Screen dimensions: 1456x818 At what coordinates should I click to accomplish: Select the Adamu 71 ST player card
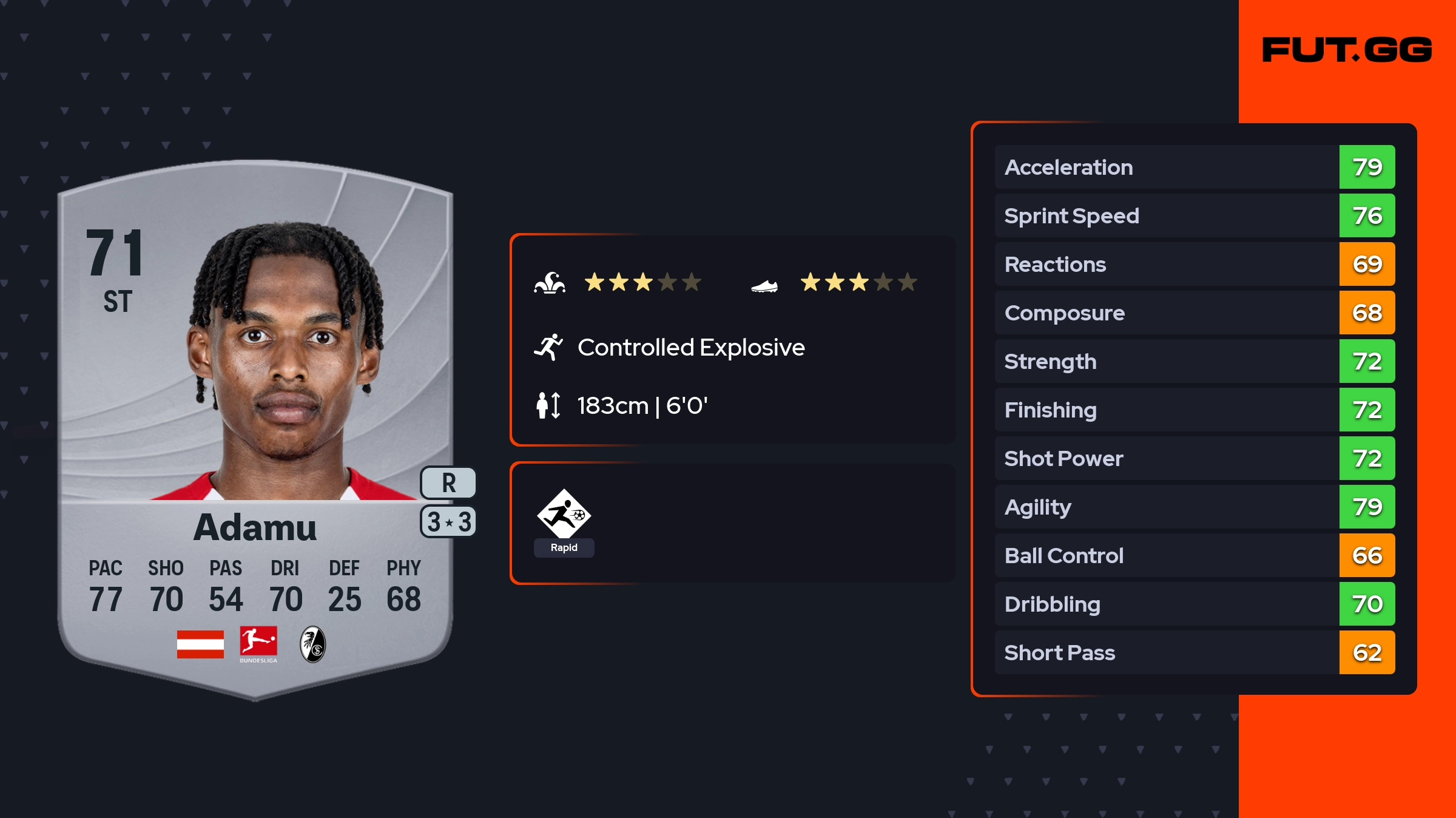(x=255, y=425)
